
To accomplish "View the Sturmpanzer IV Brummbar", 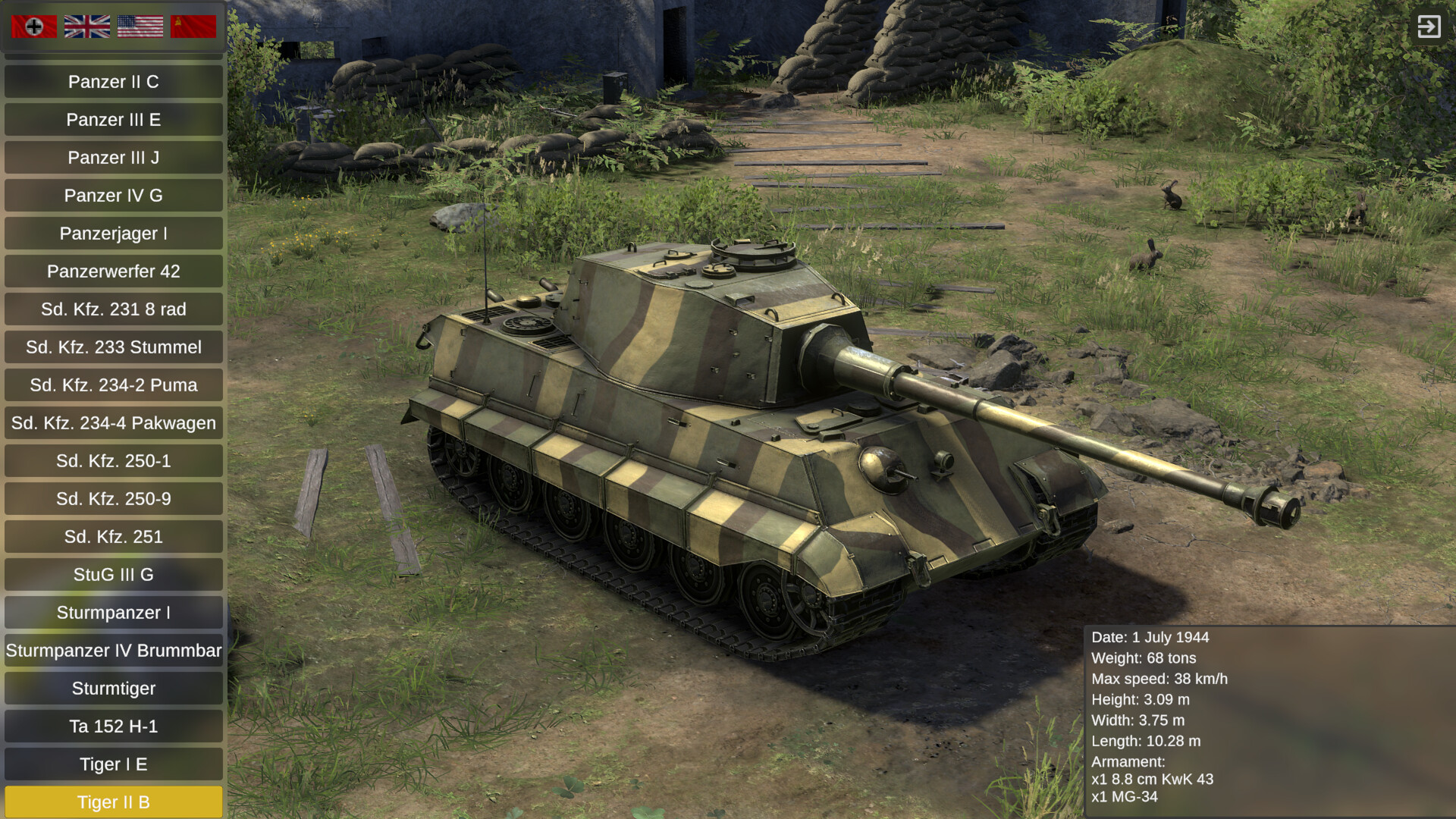I will (113, 650).
